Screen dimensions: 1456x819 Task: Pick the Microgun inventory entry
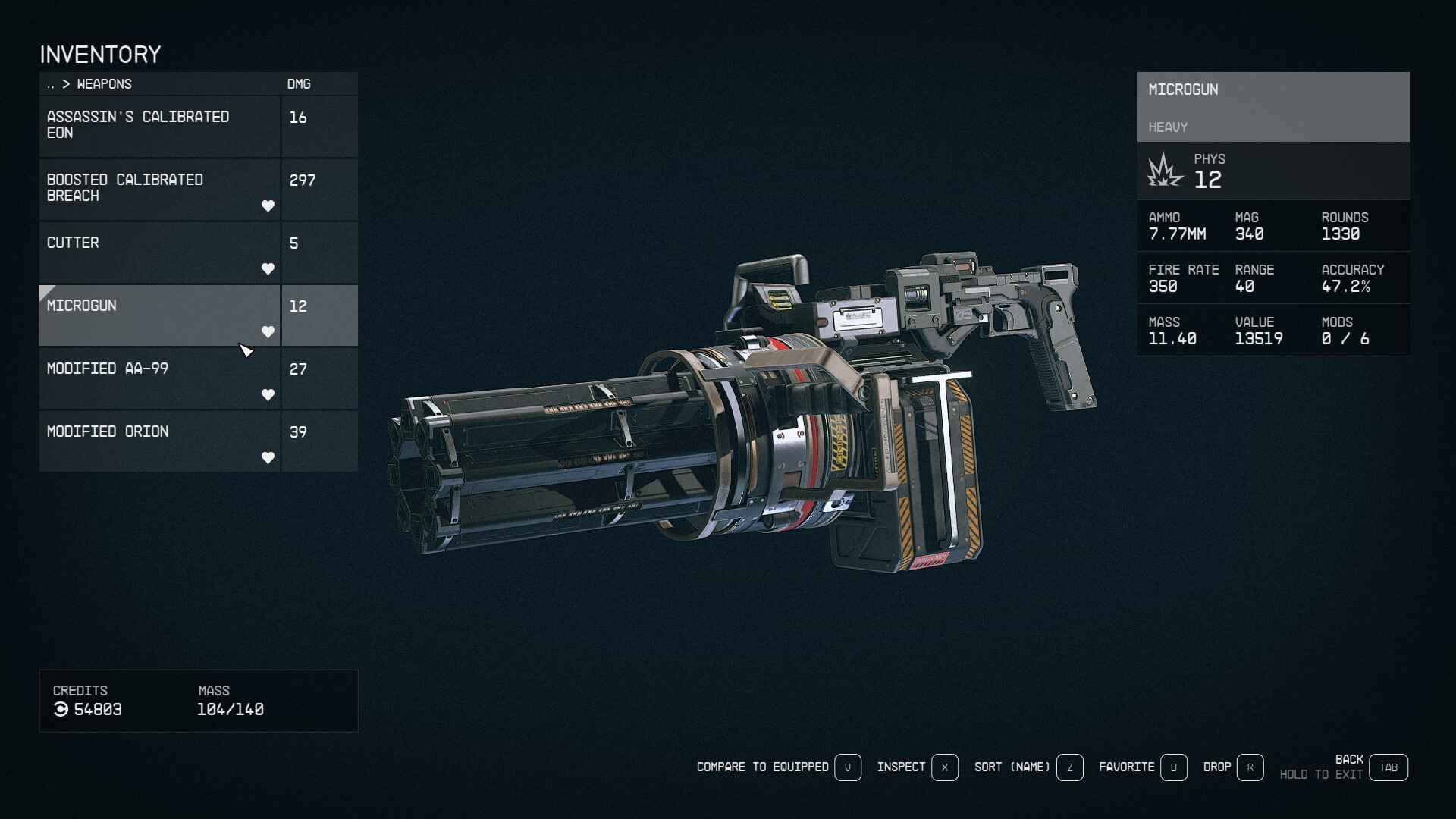pos(159,315)
